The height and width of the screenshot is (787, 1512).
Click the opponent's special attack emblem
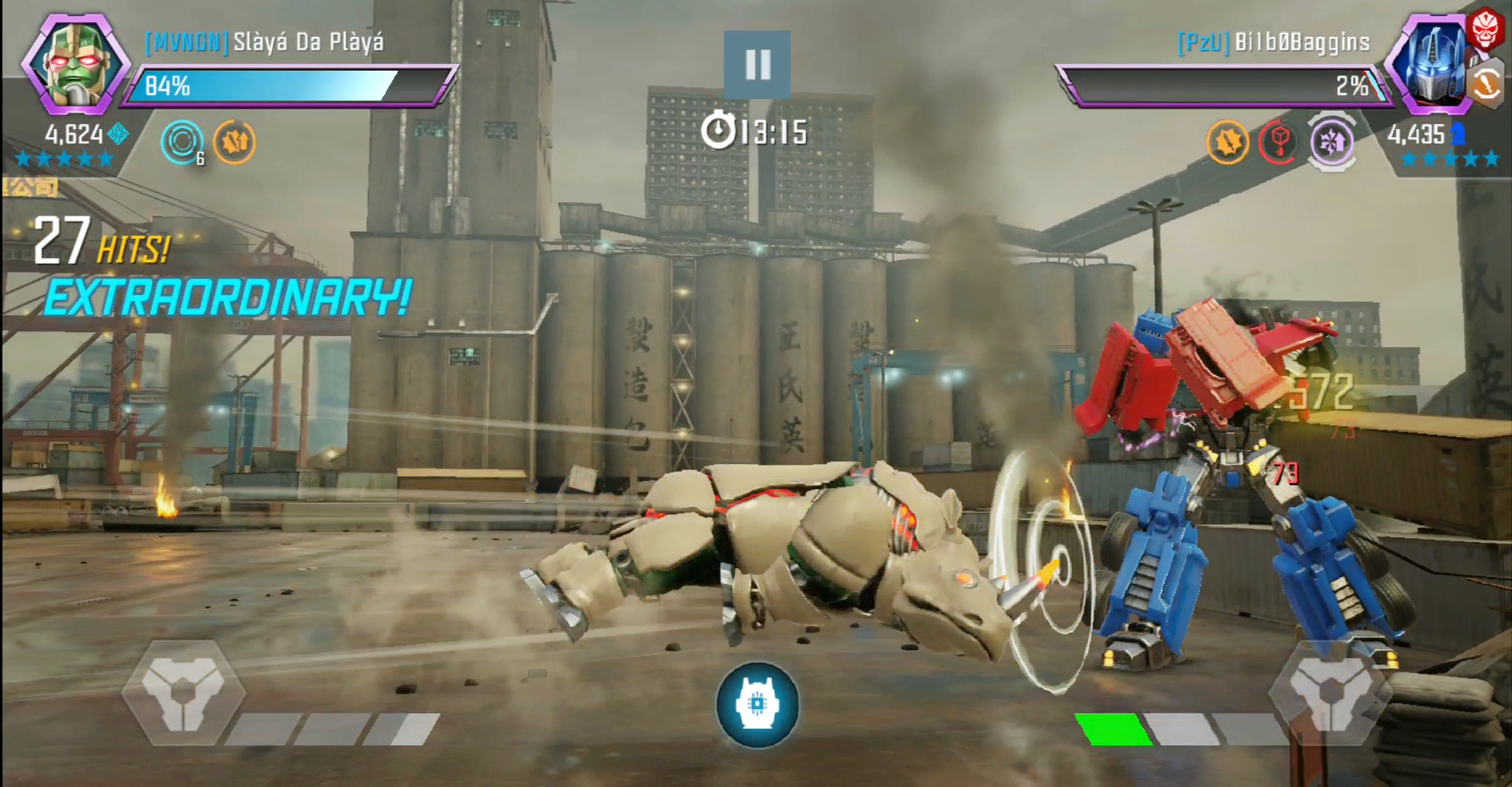click(1331, 692)
